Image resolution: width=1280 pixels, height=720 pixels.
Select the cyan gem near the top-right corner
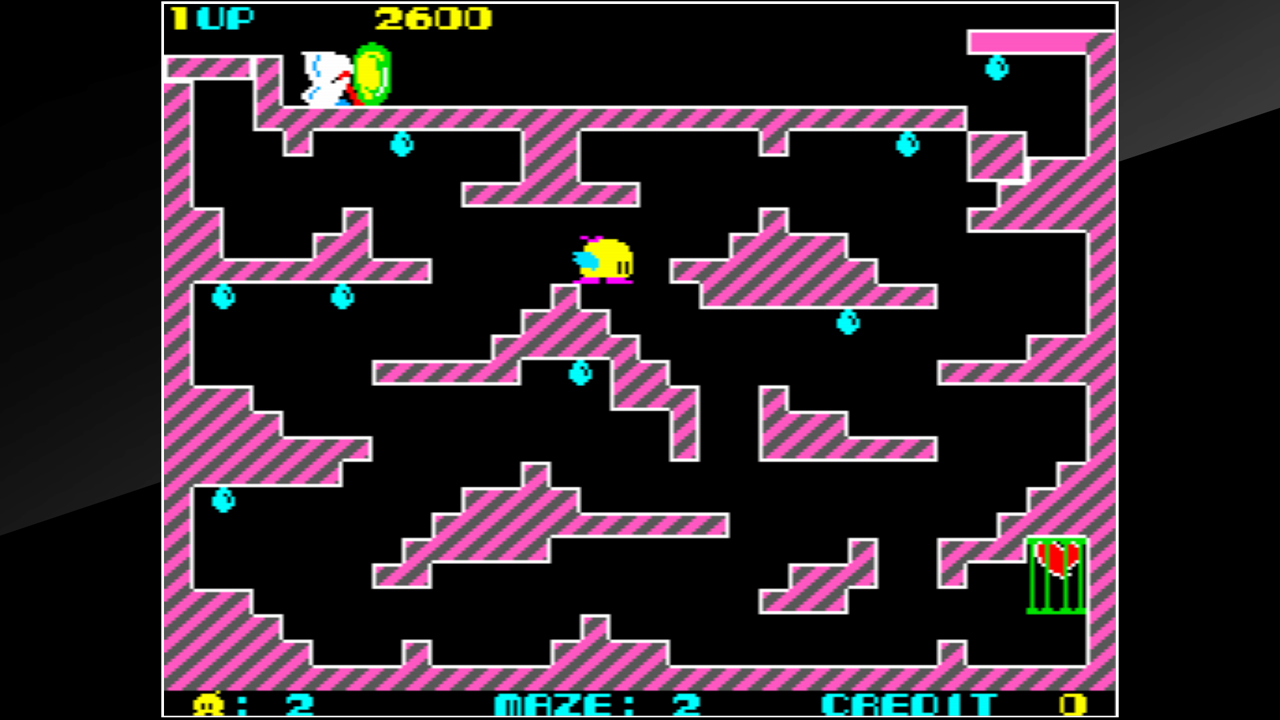coord(995,70)
